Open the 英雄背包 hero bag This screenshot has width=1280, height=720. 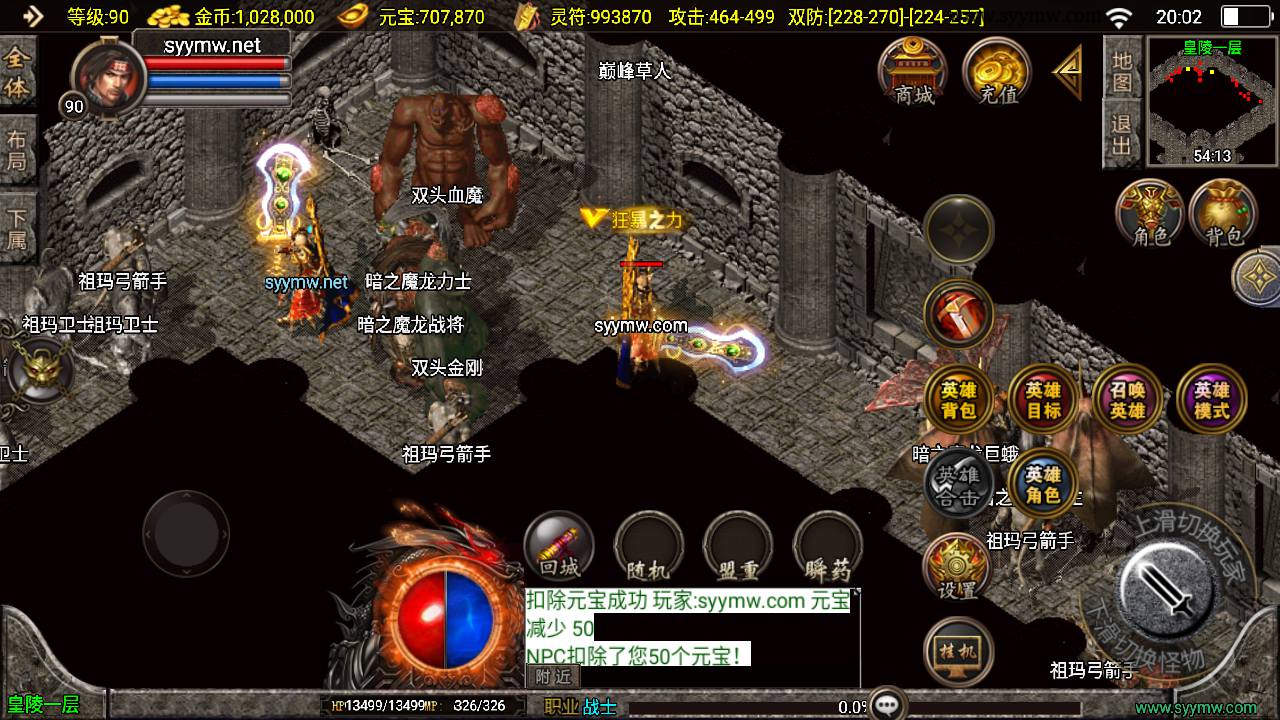click(958, 400)
